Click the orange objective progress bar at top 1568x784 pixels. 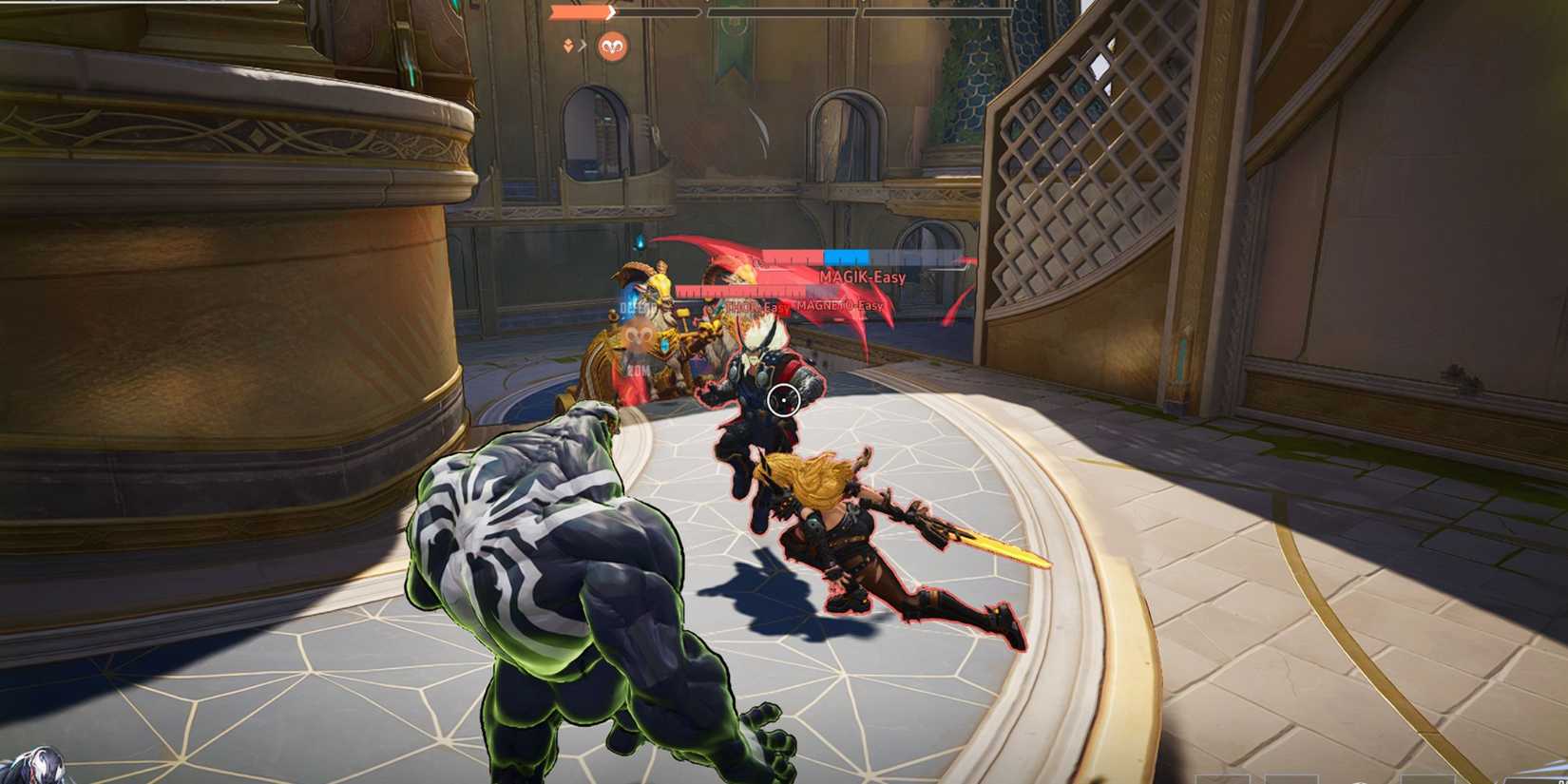579,11
